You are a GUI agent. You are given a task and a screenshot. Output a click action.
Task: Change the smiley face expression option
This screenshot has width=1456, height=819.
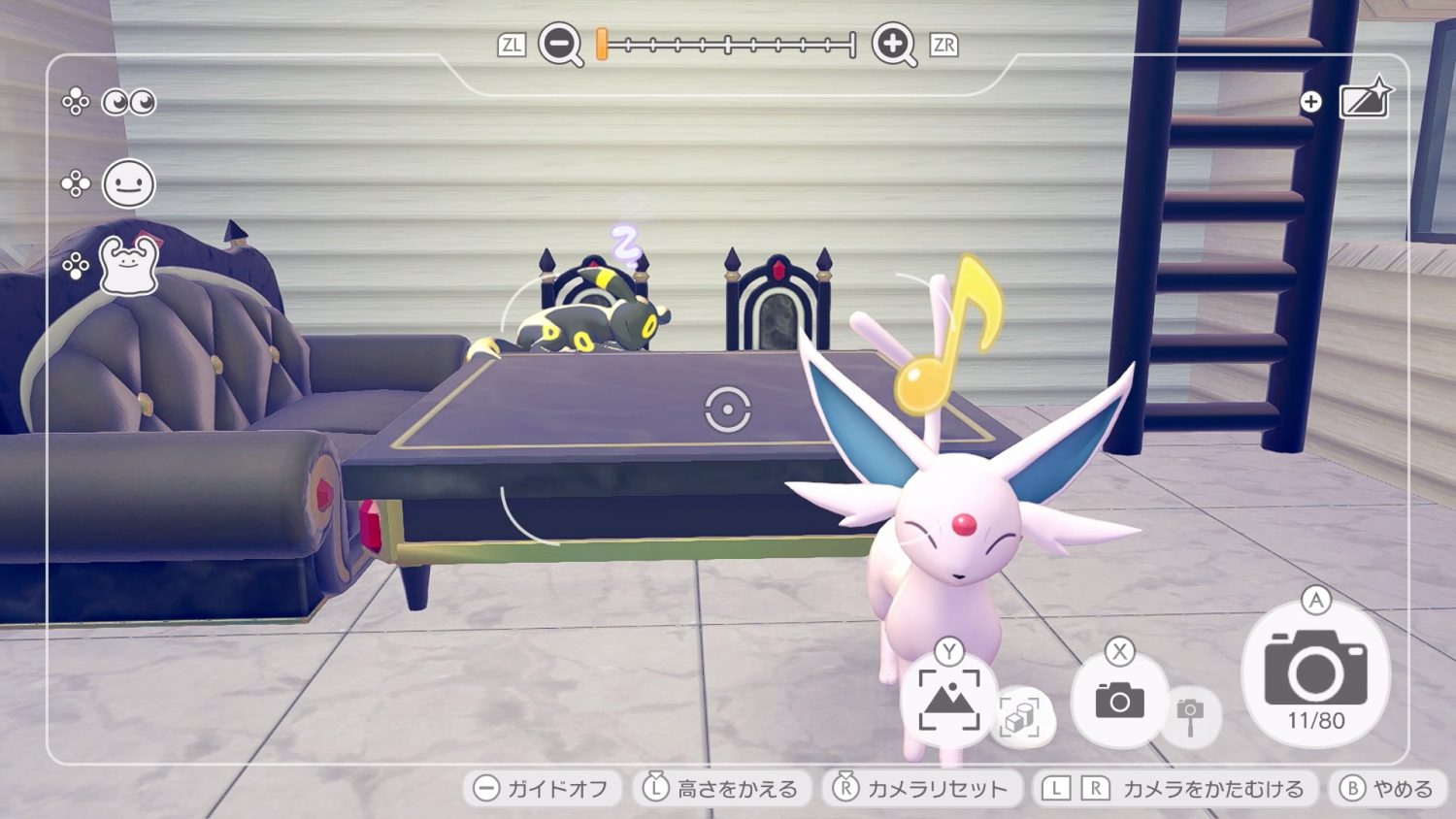129,183
